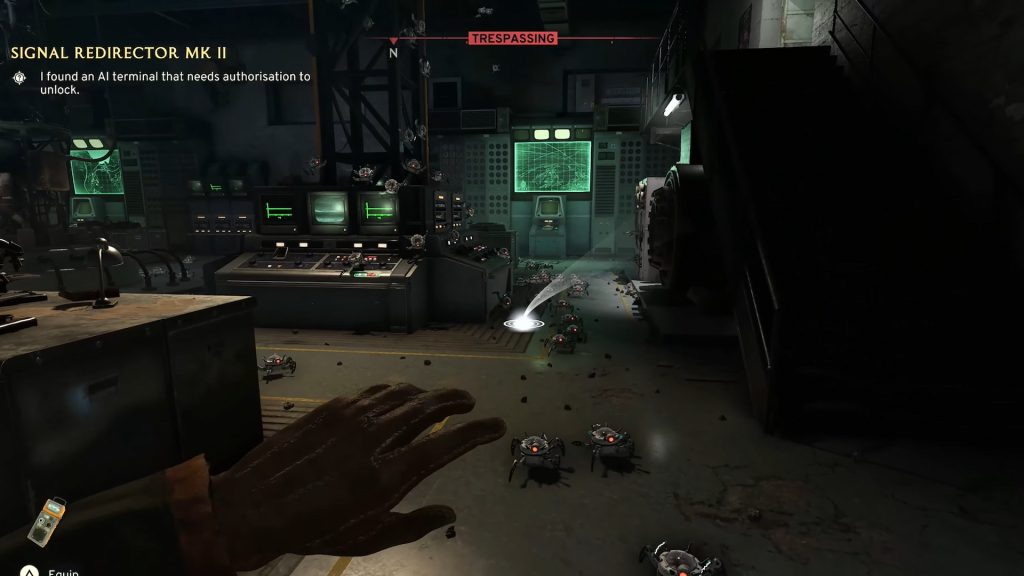Click the glowing objective waypoint marker
The width and height of the screenshot is (1024, 576).
[x=523, y=323]
